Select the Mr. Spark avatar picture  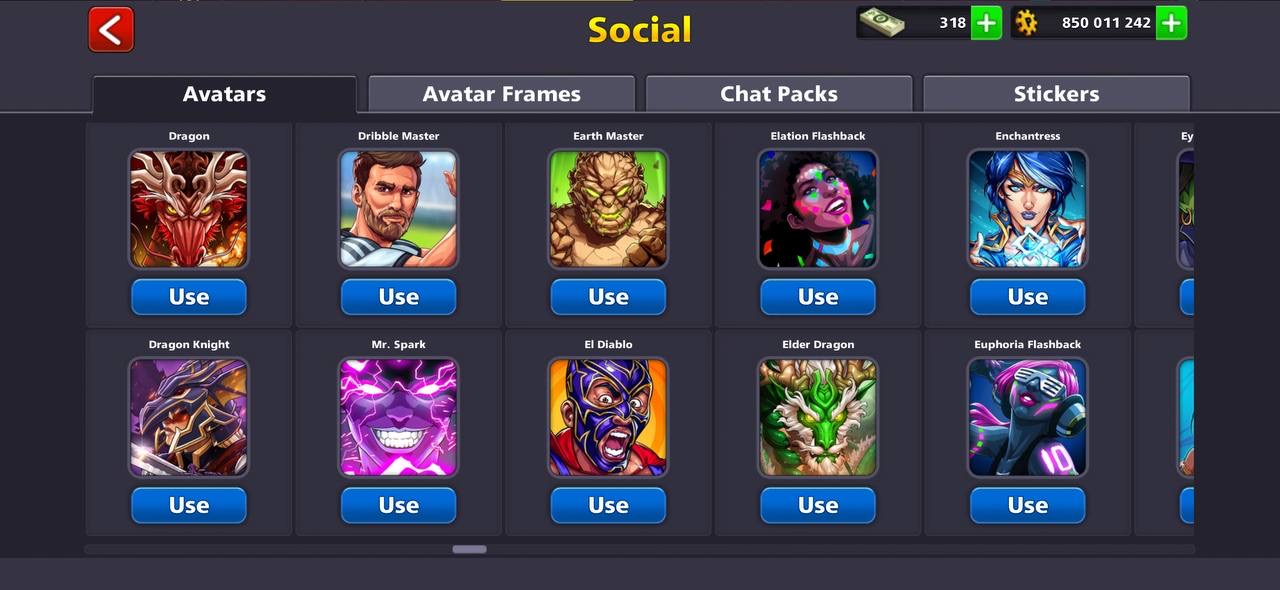[398, 417]
